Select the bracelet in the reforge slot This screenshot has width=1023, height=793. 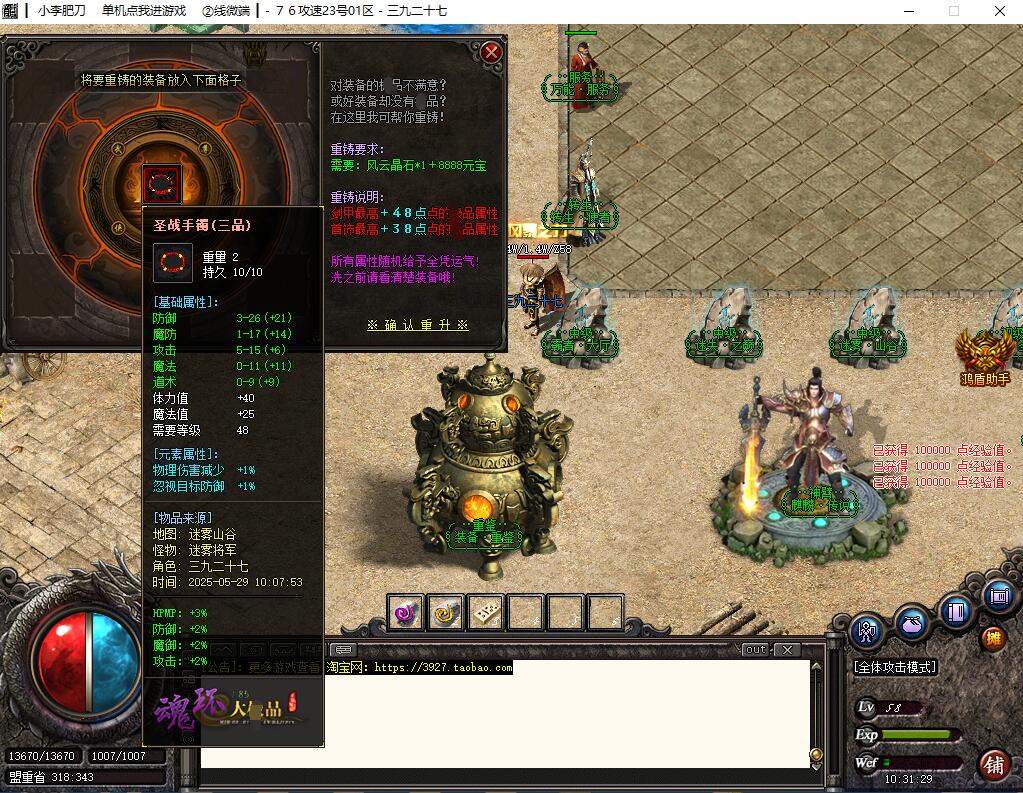(x=162, y=182)
